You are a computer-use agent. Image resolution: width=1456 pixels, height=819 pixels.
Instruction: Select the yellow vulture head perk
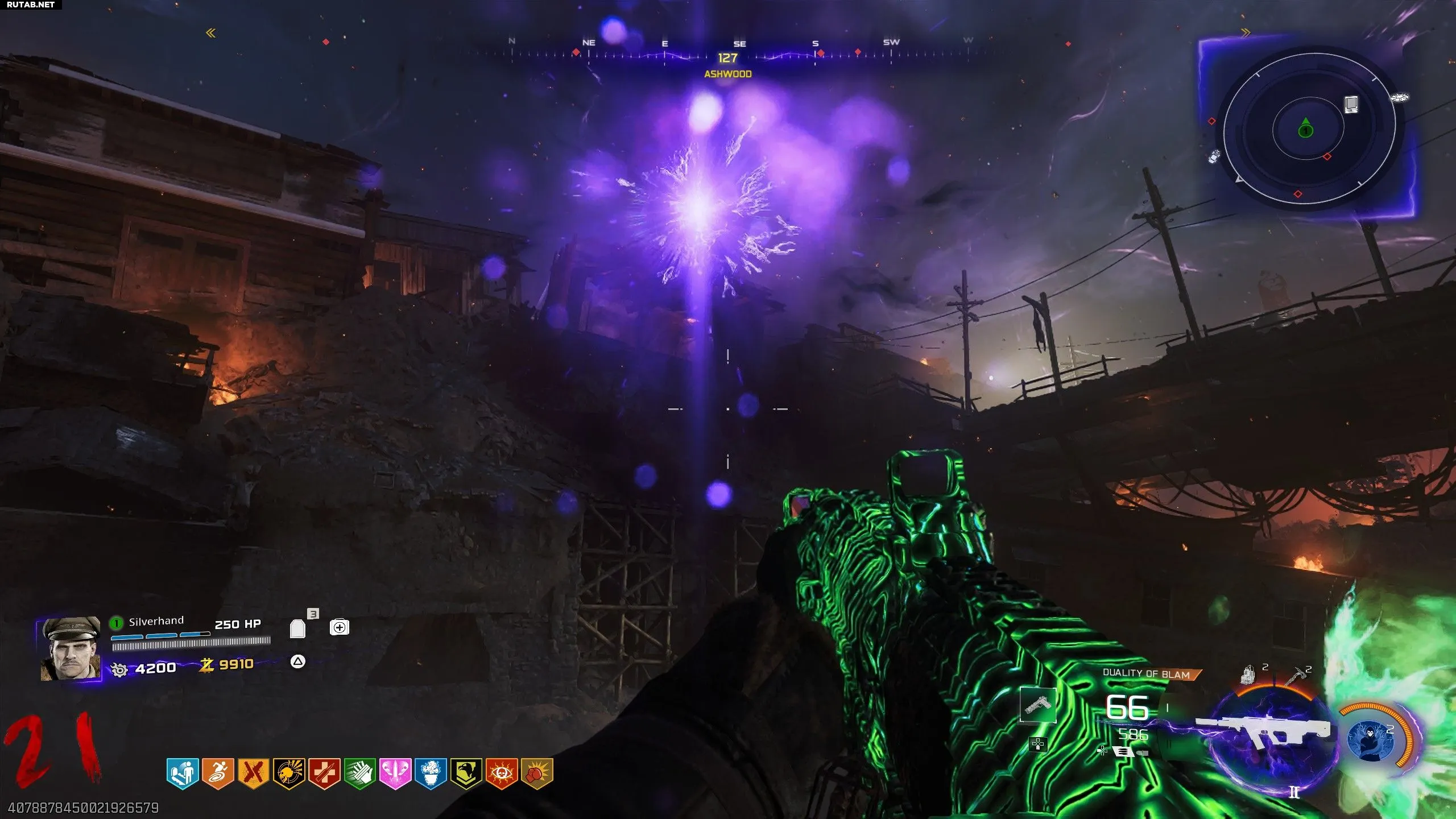[466, 773]
